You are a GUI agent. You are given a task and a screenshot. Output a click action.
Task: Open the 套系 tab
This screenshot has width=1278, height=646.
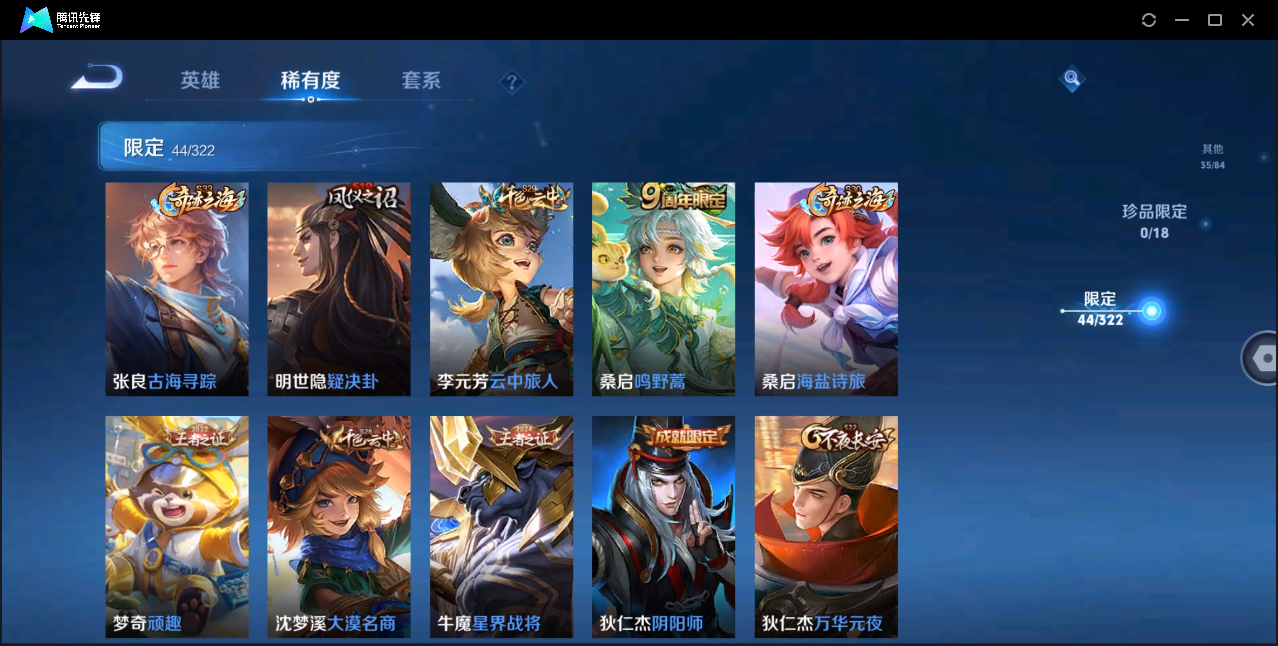click(421, 81)
